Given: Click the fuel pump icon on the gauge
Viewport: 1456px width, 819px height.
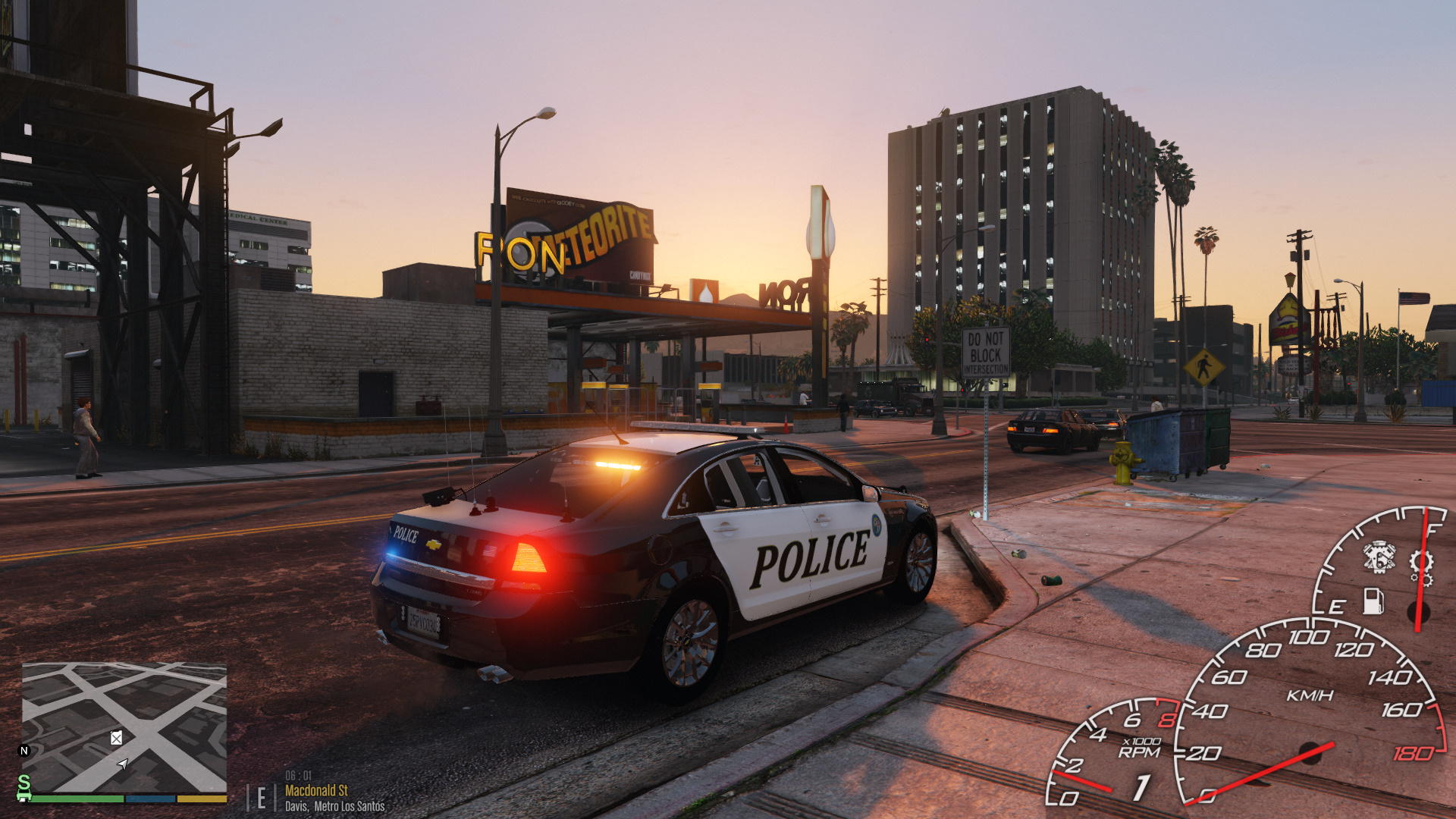Looking at the screenshot, I should (1373, 601).
